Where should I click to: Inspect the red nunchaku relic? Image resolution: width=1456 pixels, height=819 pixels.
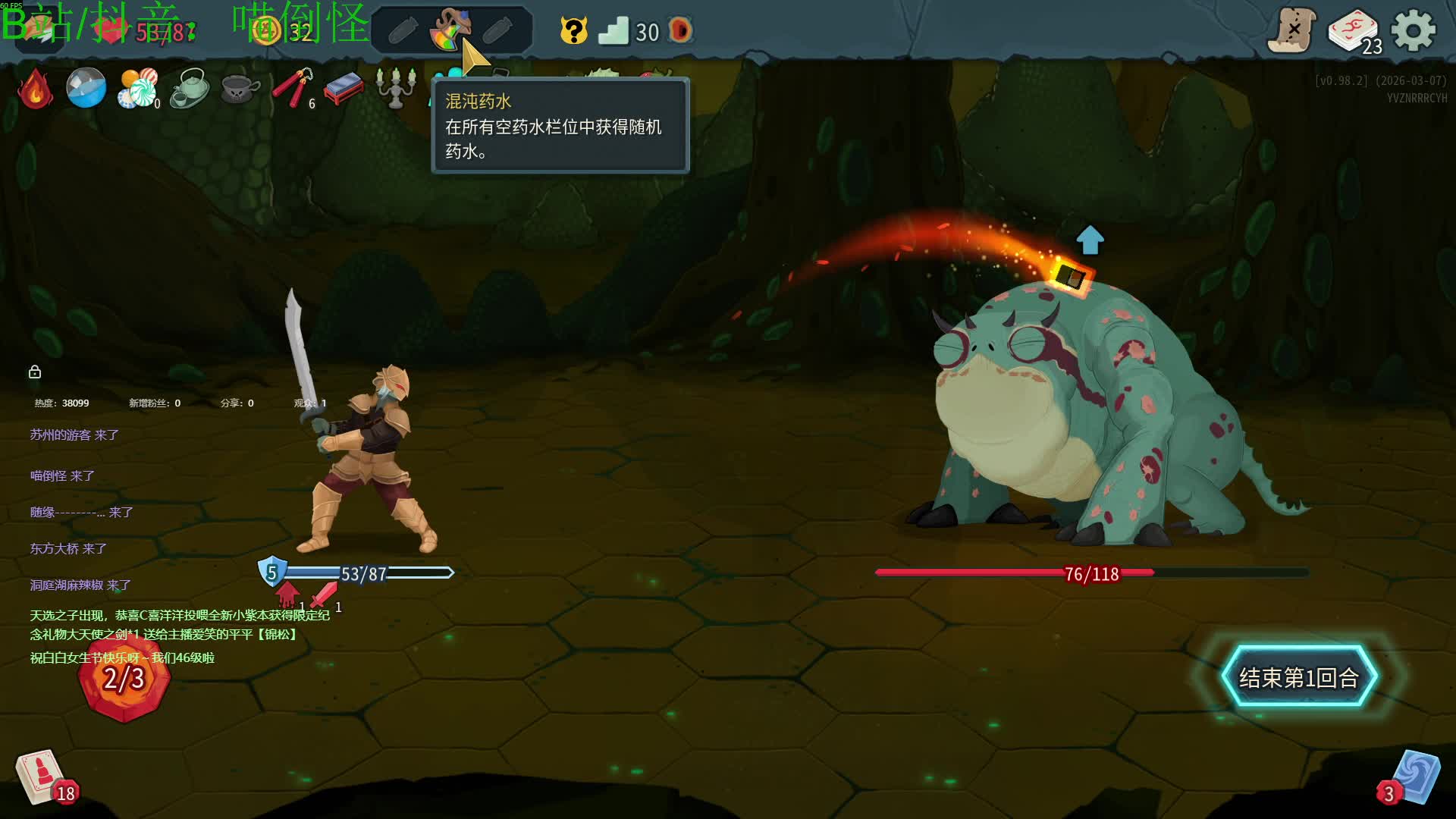[292, 89]
